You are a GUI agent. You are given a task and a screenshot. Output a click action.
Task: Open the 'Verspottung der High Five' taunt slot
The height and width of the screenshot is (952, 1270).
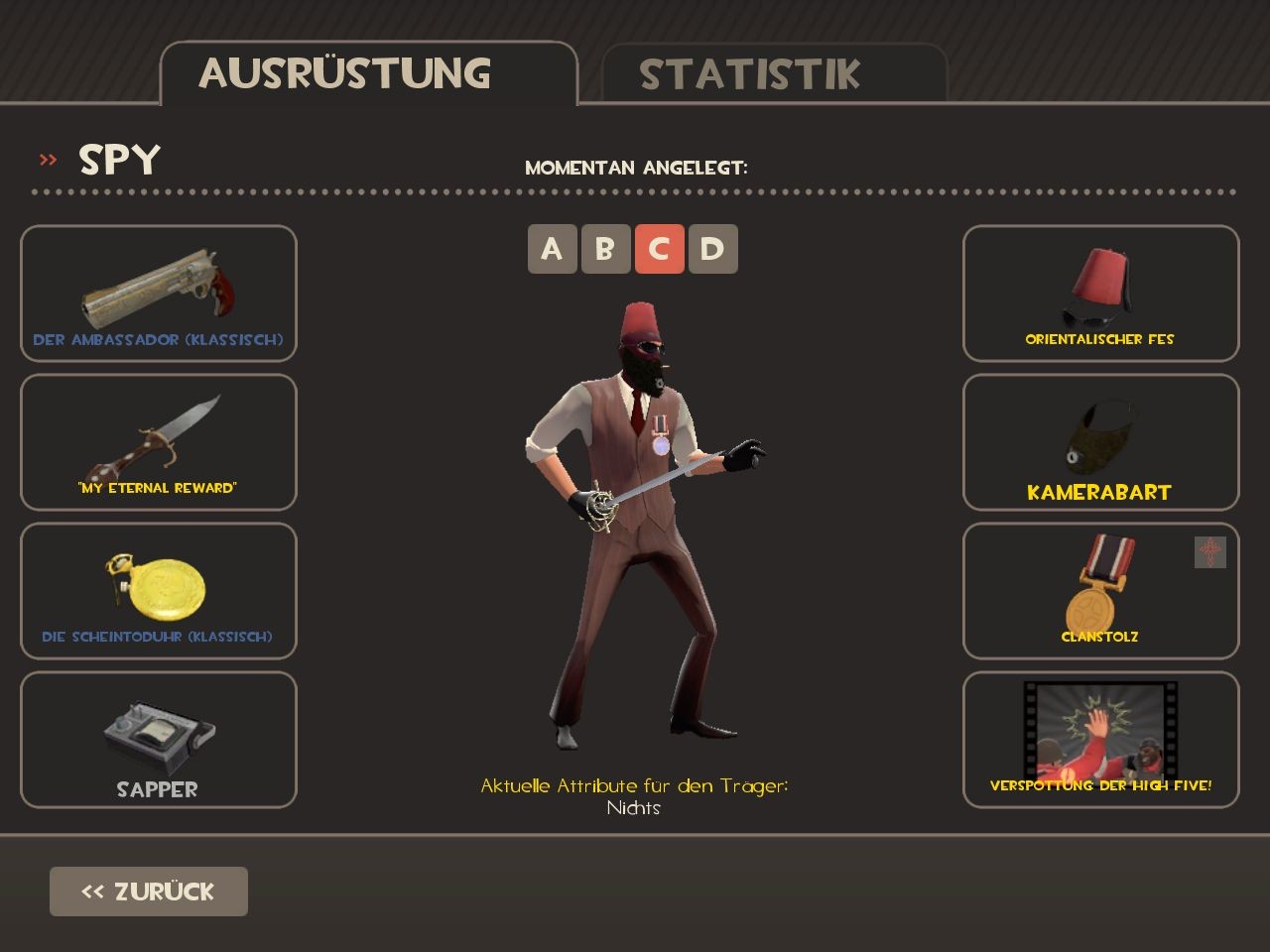coord(1100,734)
